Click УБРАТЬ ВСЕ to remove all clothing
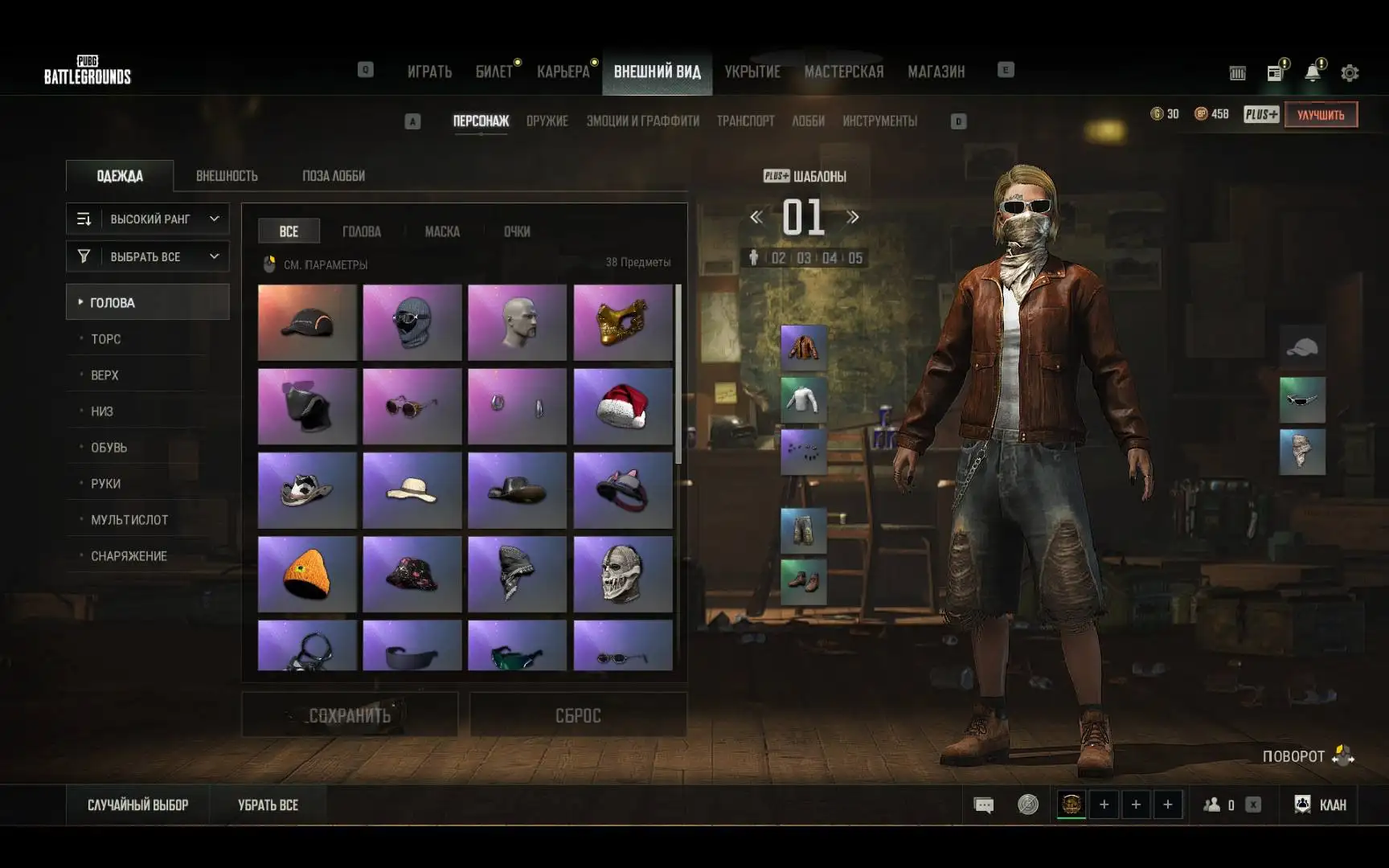This screenshot has height=868, width=1389. pos(268,805)
